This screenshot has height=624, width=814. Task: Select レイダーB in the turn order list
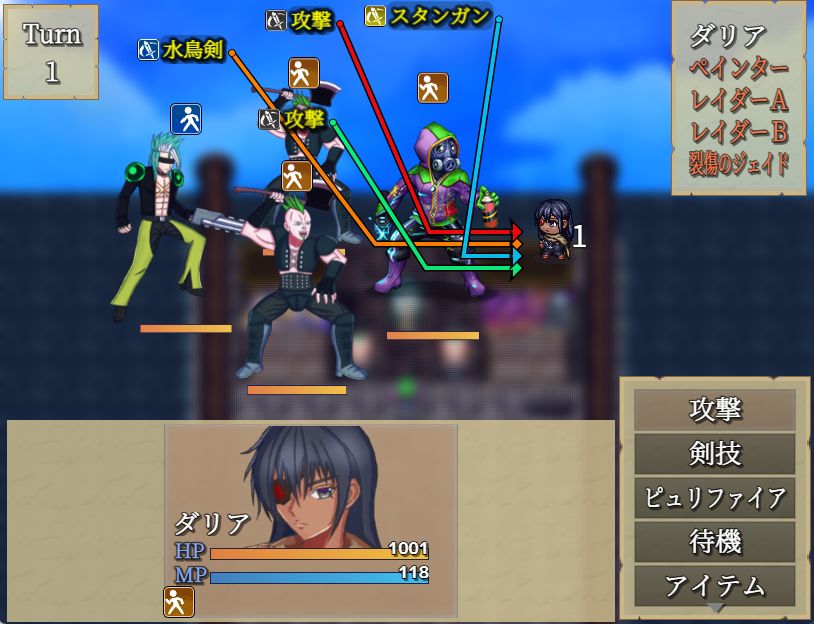point(739,131)
